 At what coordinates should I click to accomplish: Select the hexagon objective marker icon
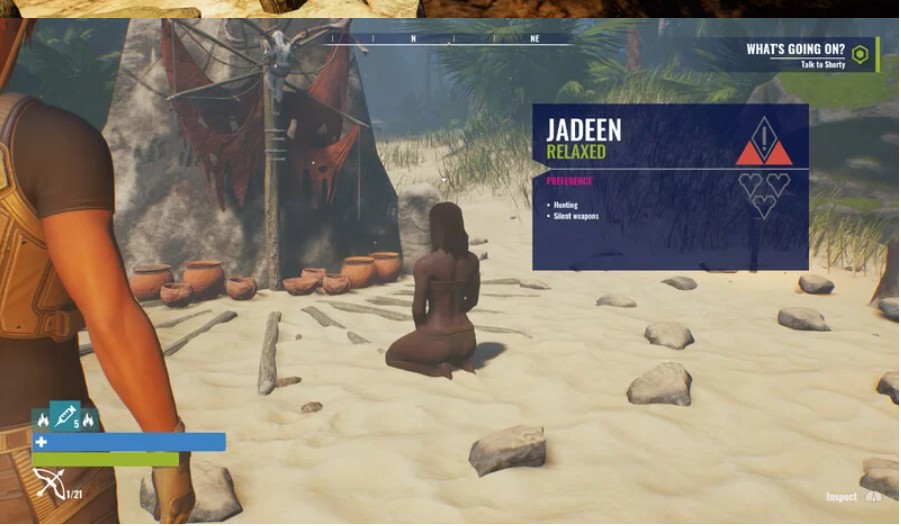tap(860, 54)
